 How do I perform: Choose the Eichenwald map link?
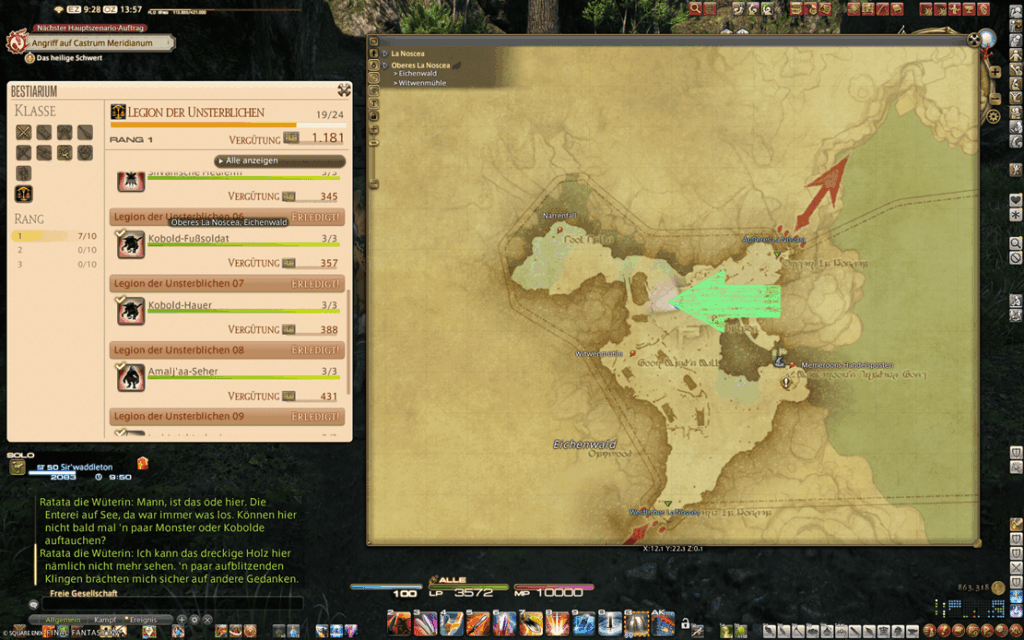[x=418, y=74]
